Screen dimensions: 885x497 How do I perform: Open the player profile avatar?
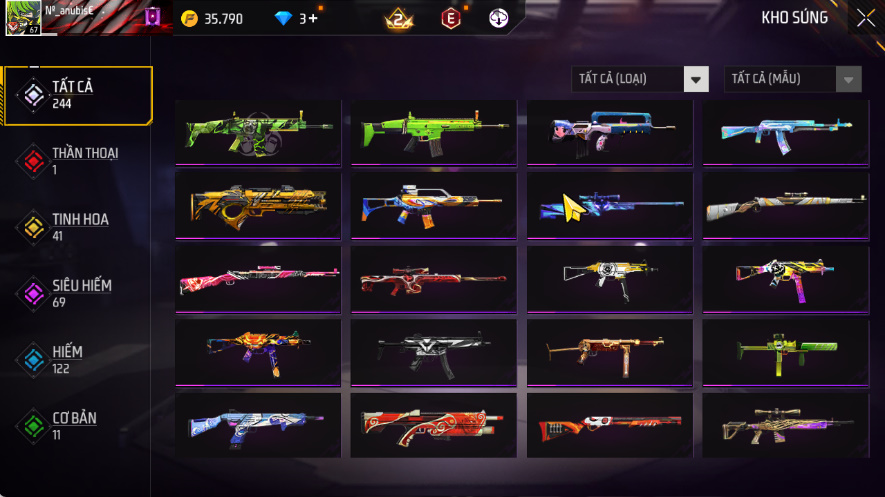point(22,18)
